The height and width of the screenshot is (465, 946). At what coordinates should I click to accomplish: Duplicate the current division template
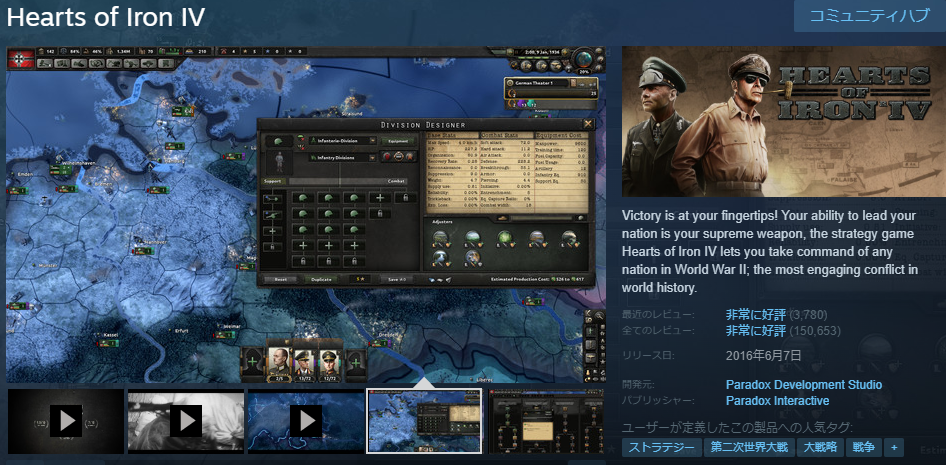[321, 279]
